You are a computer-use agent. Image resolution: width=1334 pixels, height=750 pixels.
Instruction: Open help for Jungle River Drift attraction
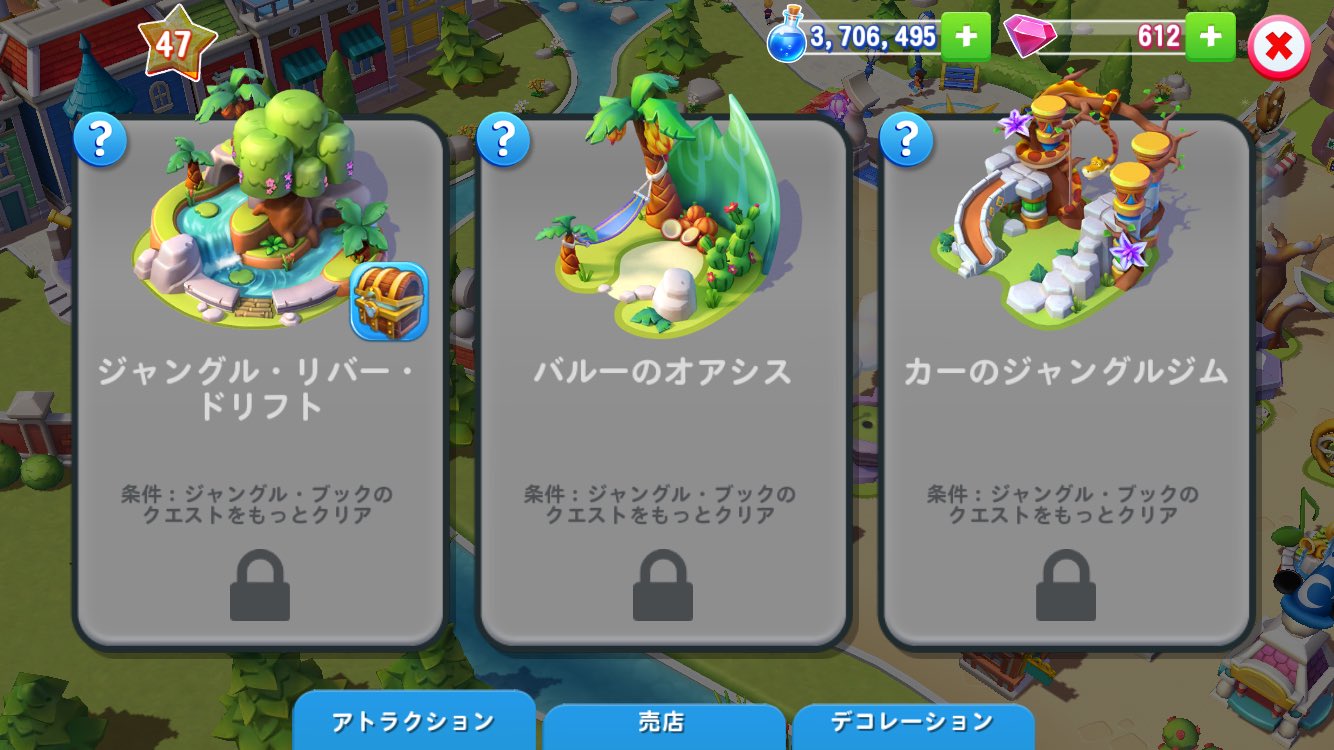pyautogui.click(x=101, y=140)
